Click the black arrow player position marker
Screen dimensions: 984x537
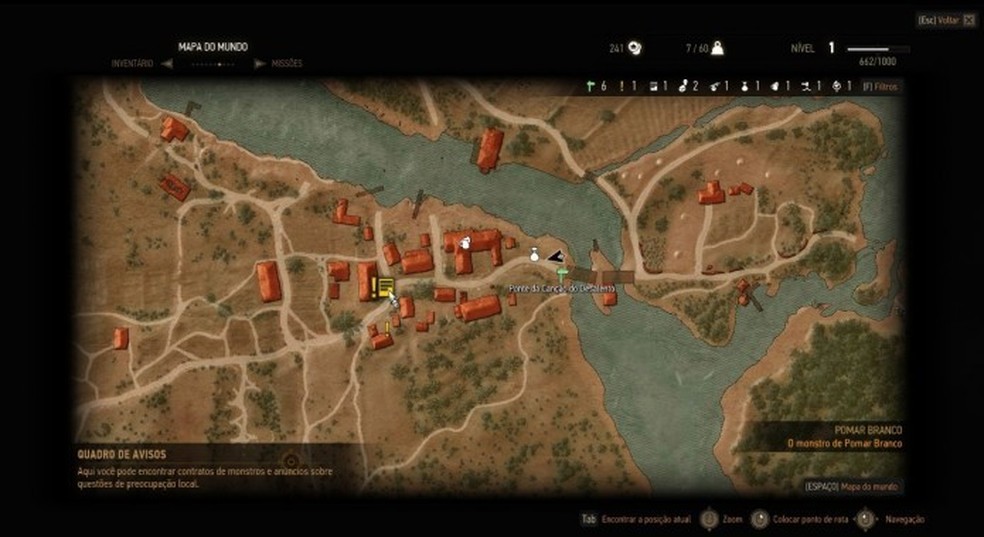554,256
